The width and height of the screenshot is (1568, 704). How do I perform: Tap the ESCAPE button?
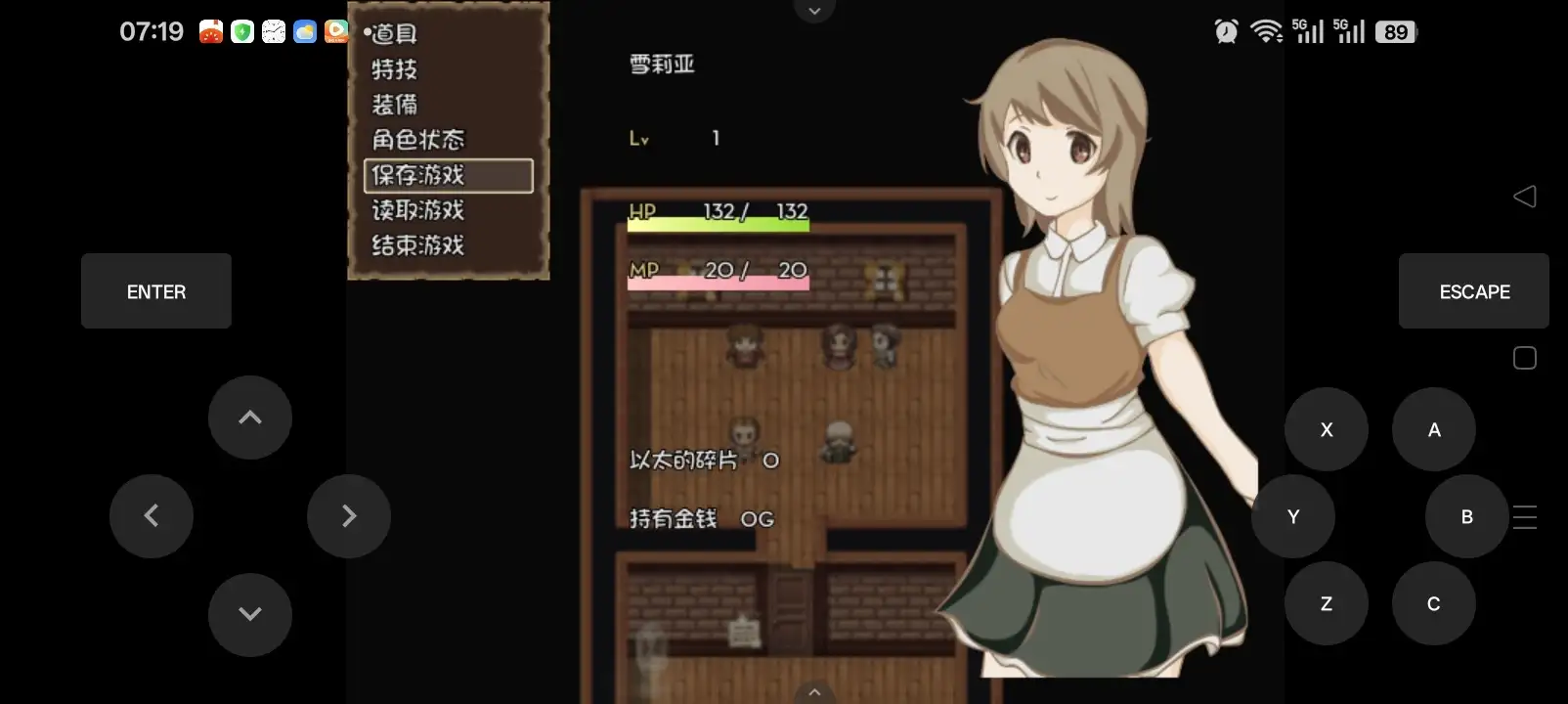pyautogui.click(x=1473, y=290)
